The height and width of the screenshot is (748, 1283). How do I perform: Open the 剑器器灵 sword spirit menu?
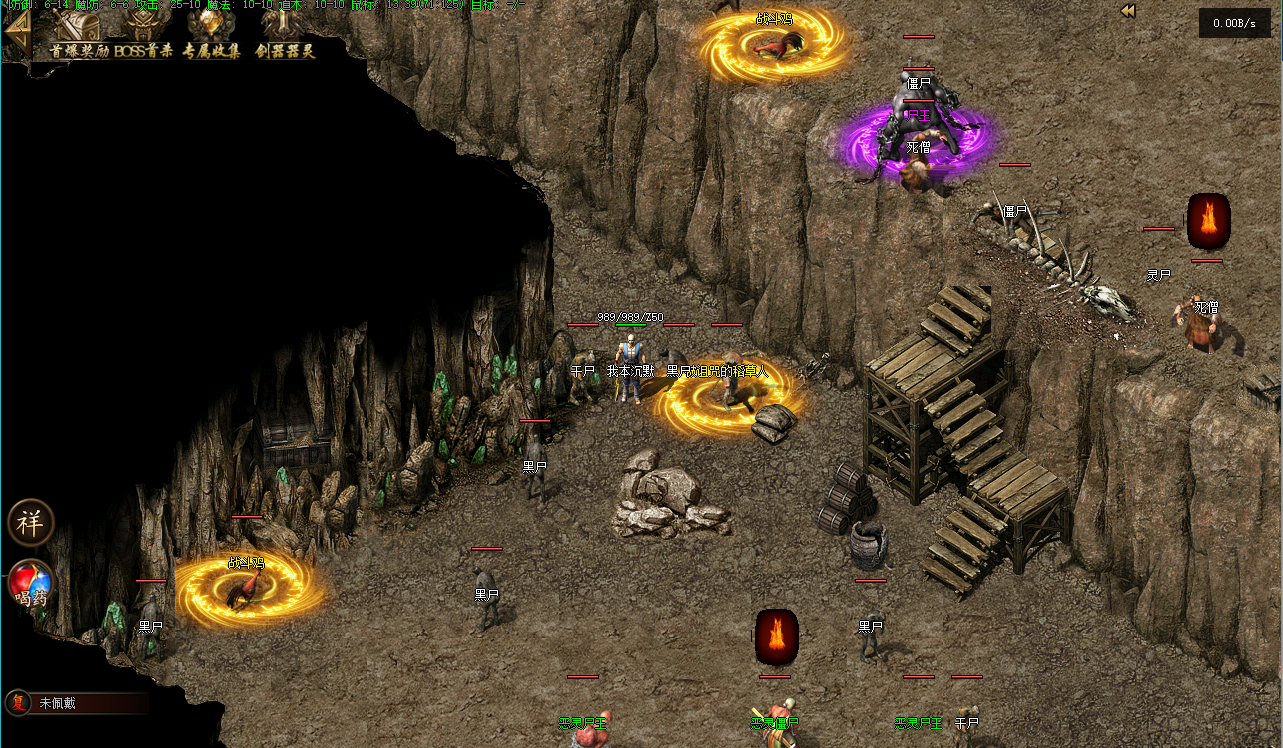(284, 34)
